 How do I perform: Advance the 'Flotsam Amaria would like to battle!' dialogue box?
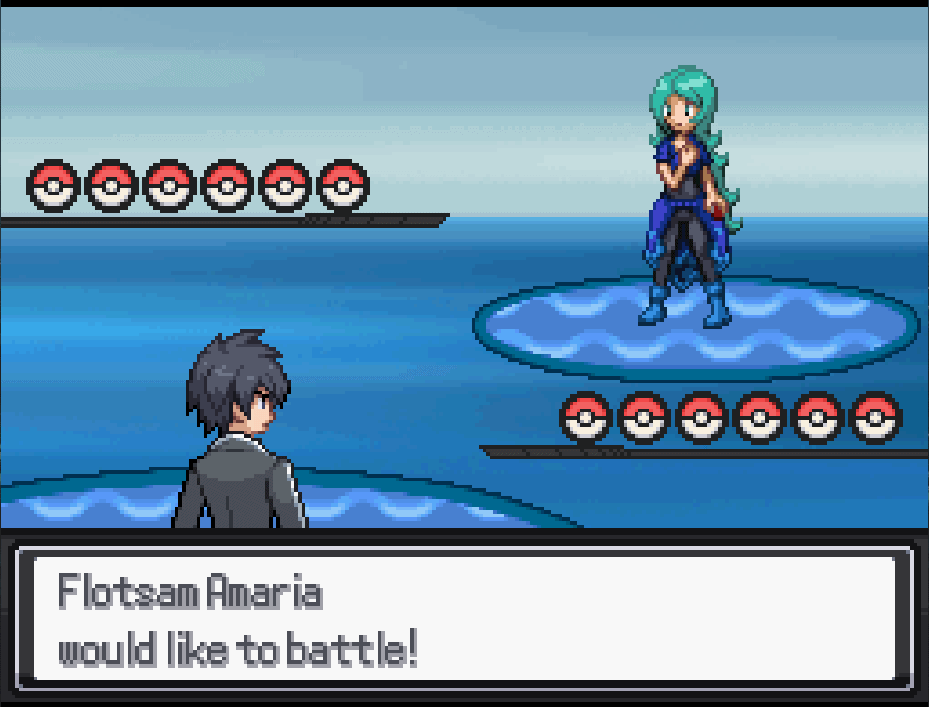464,616
